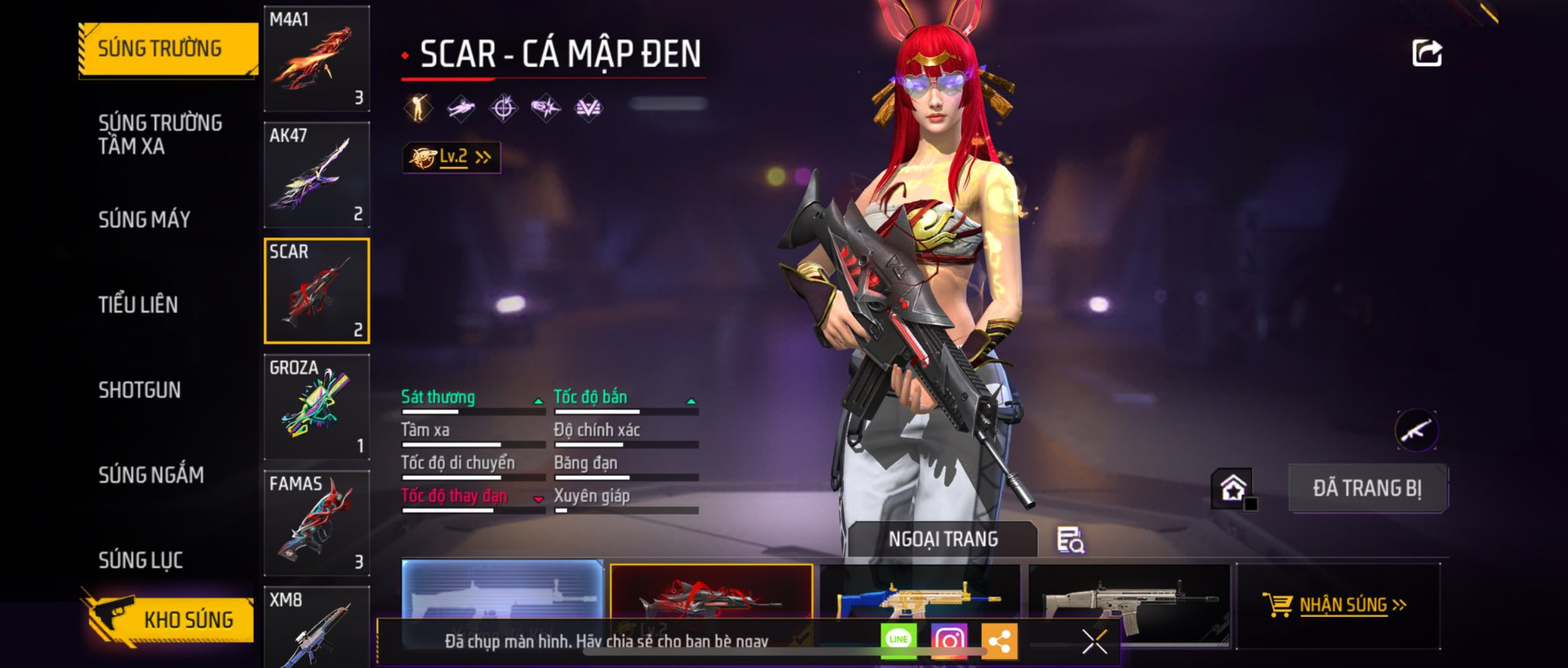Select the M4A1 weapon tile
Viewport: 1568px width, 668px height.
[316, 59]
